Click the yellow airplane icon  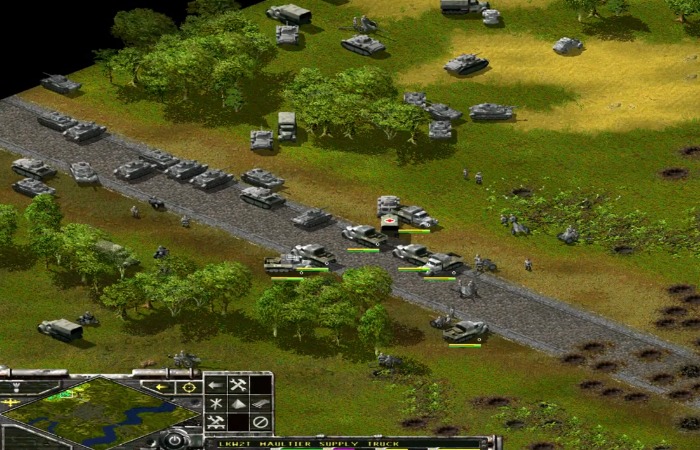click(x=12, y=402)
